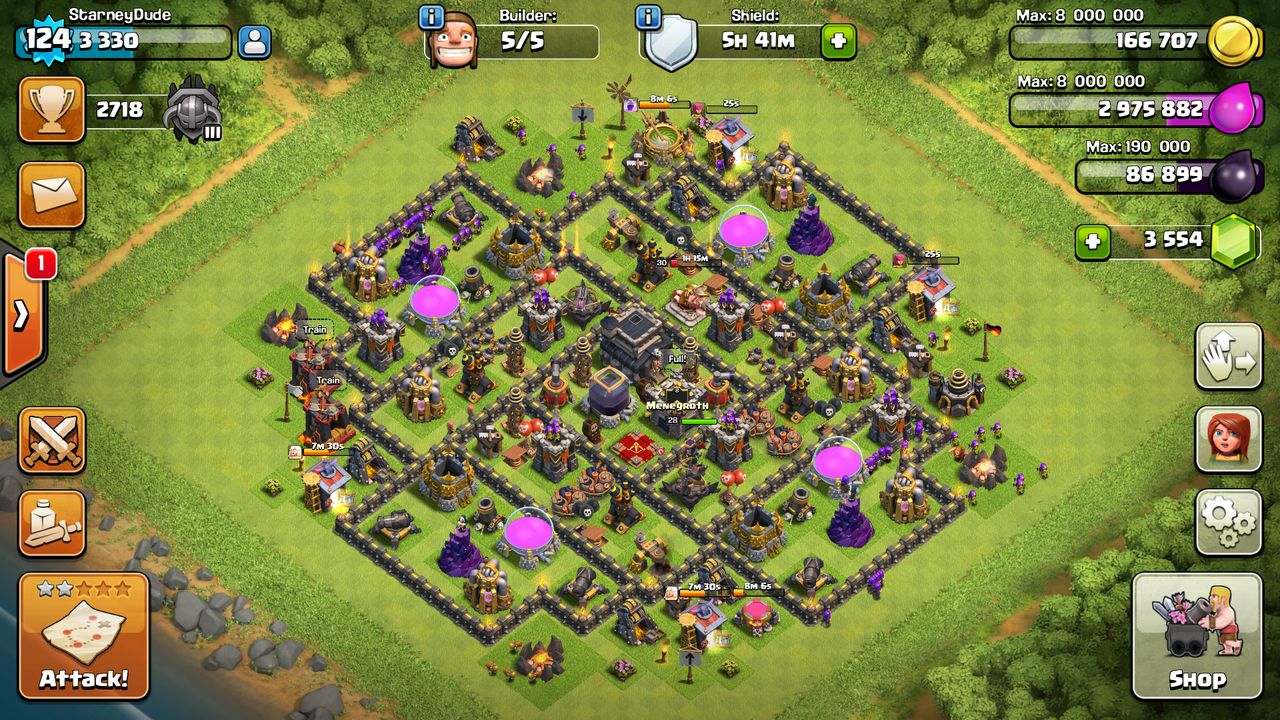Viewport: 1280px width, 720px height.
Task: Open the trophy rankings button
Action: point(51,110)
